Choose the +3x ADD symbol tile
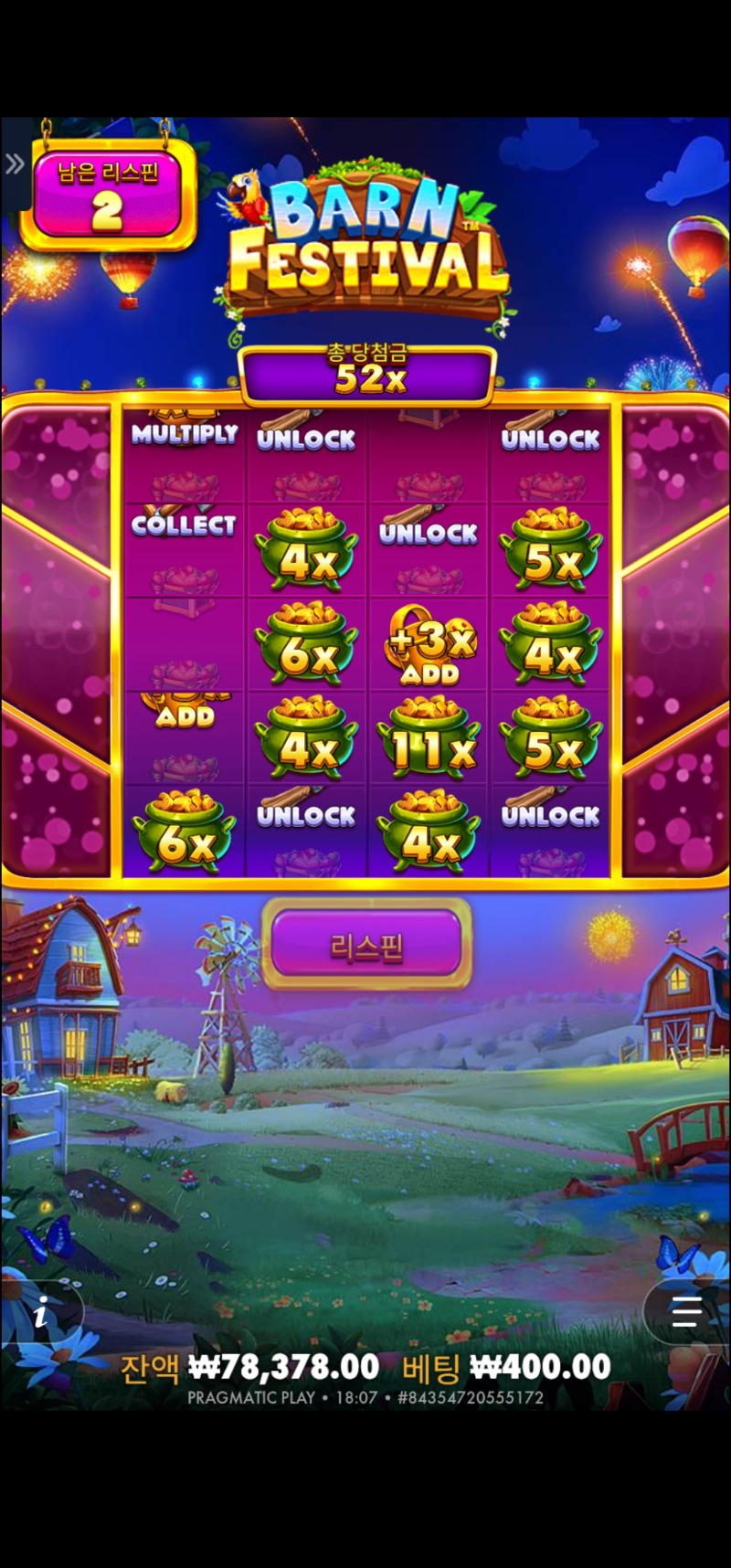This screenshot has width=731, height=1568. click(x=429, y=646)
